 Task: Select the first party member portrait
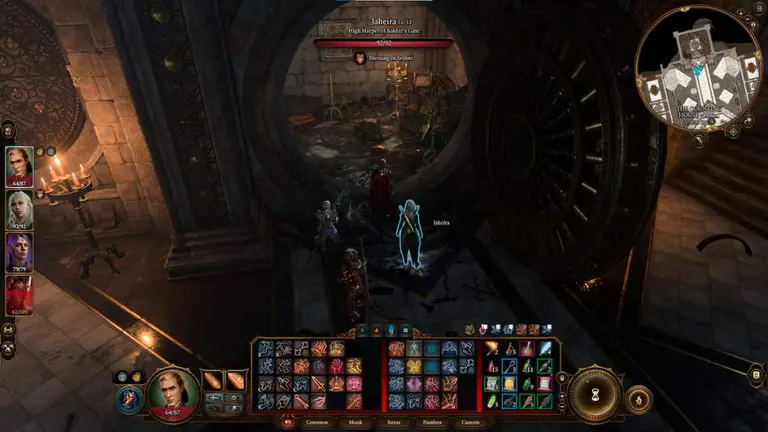[19, 166]
